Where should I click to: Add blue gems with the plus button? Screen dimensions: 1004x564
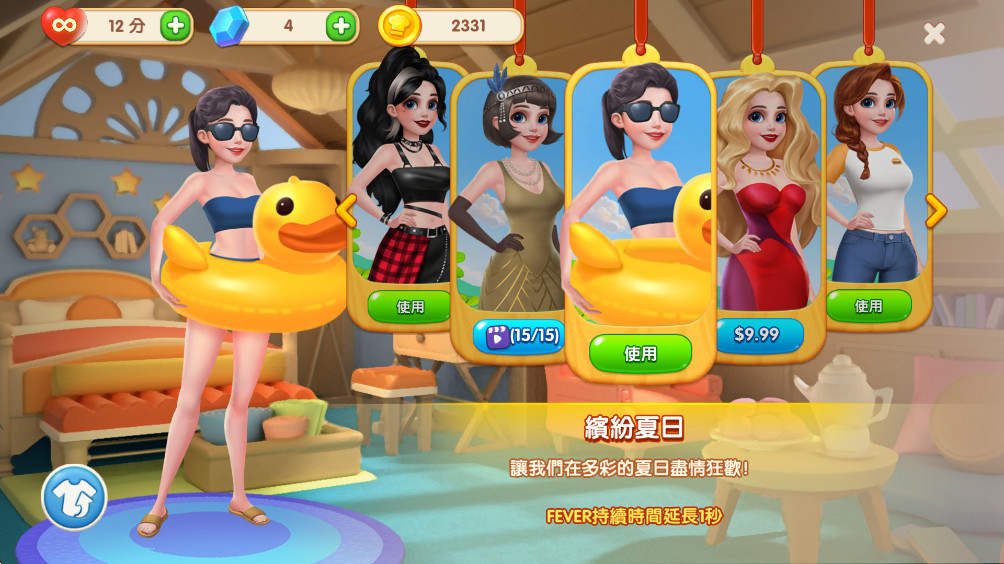click(341, 26)
